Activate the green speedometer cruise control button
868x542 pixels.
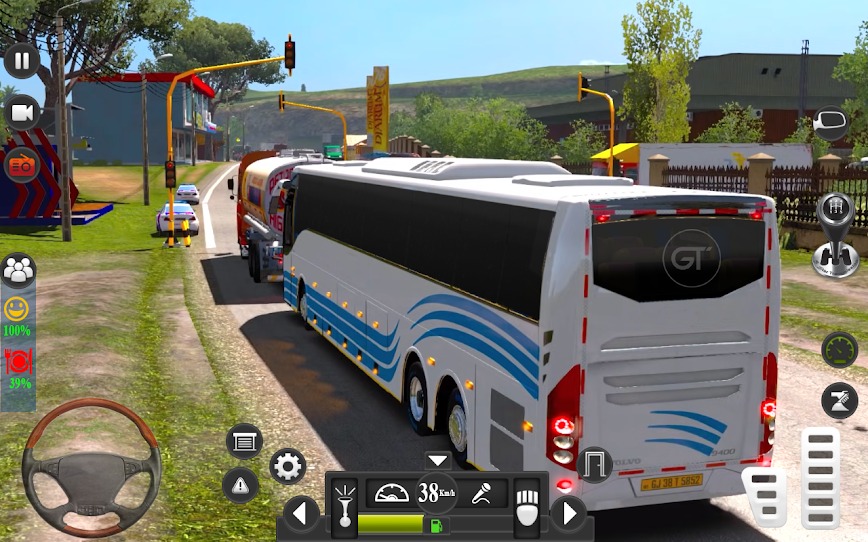tap(839, 349)
